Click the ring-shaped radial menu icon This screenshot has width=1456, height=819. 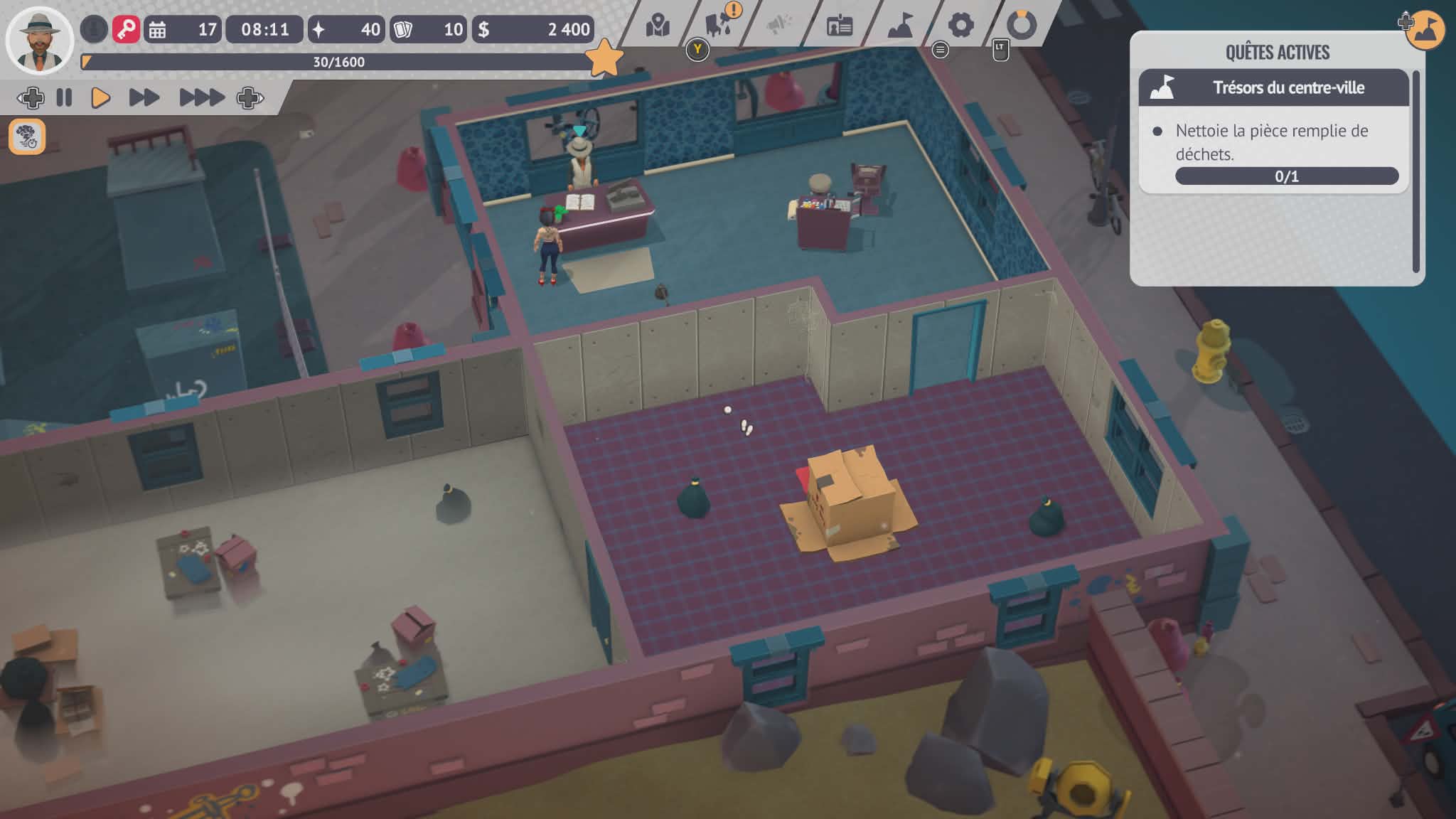point(1022,26)
